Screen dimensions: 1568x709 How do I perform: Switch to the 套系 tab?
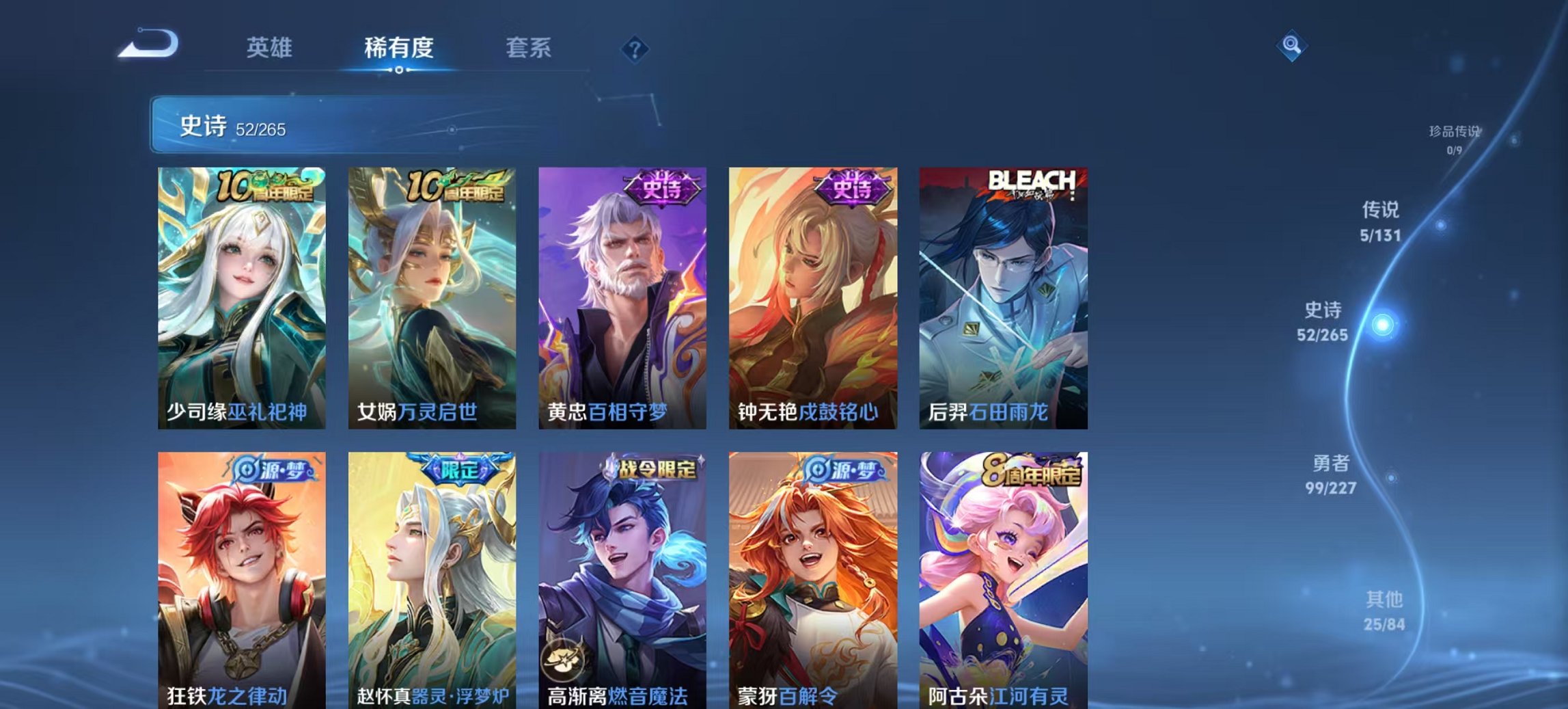529,48
